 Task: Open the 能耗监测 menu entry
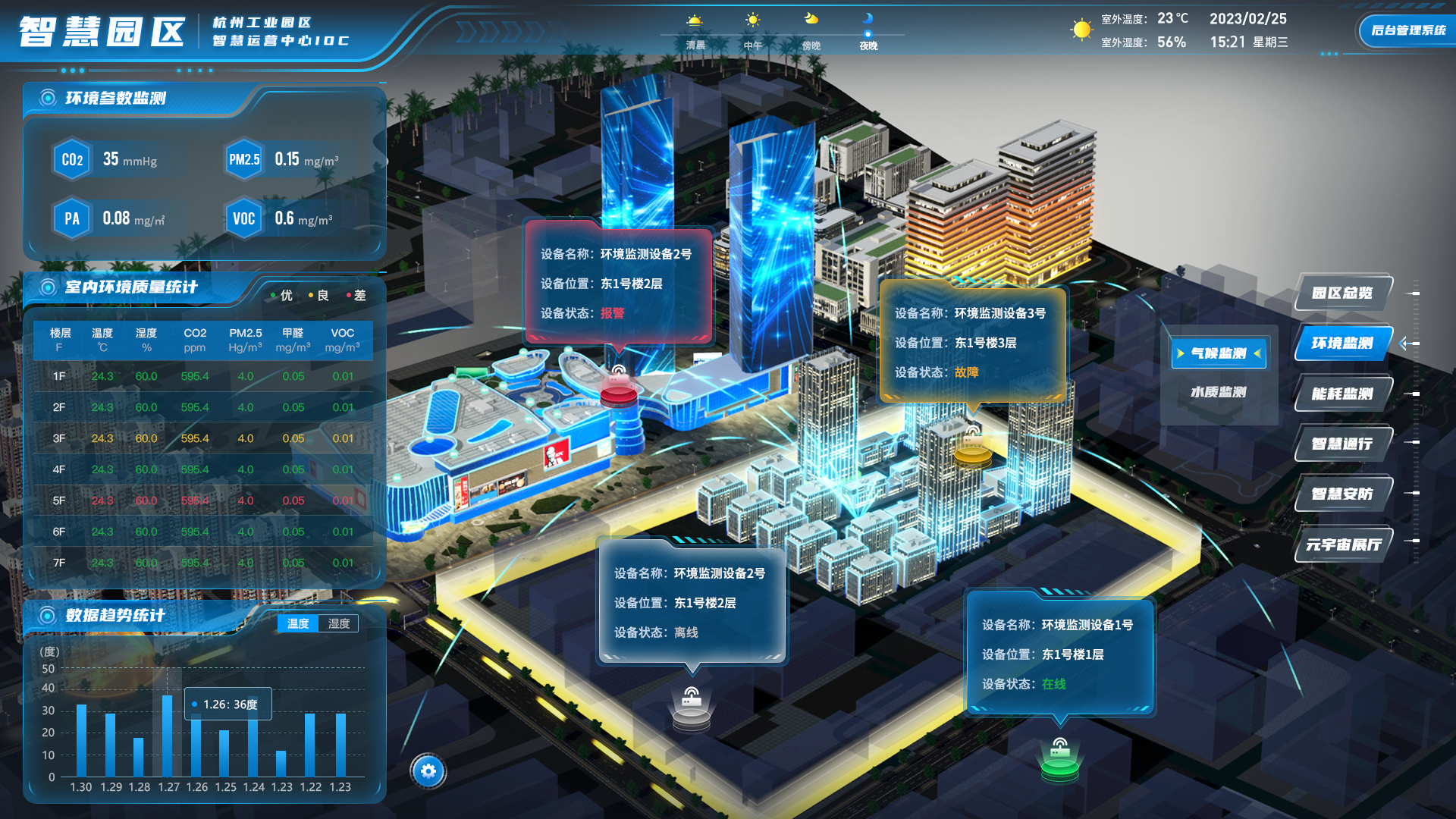(1342, 394)
